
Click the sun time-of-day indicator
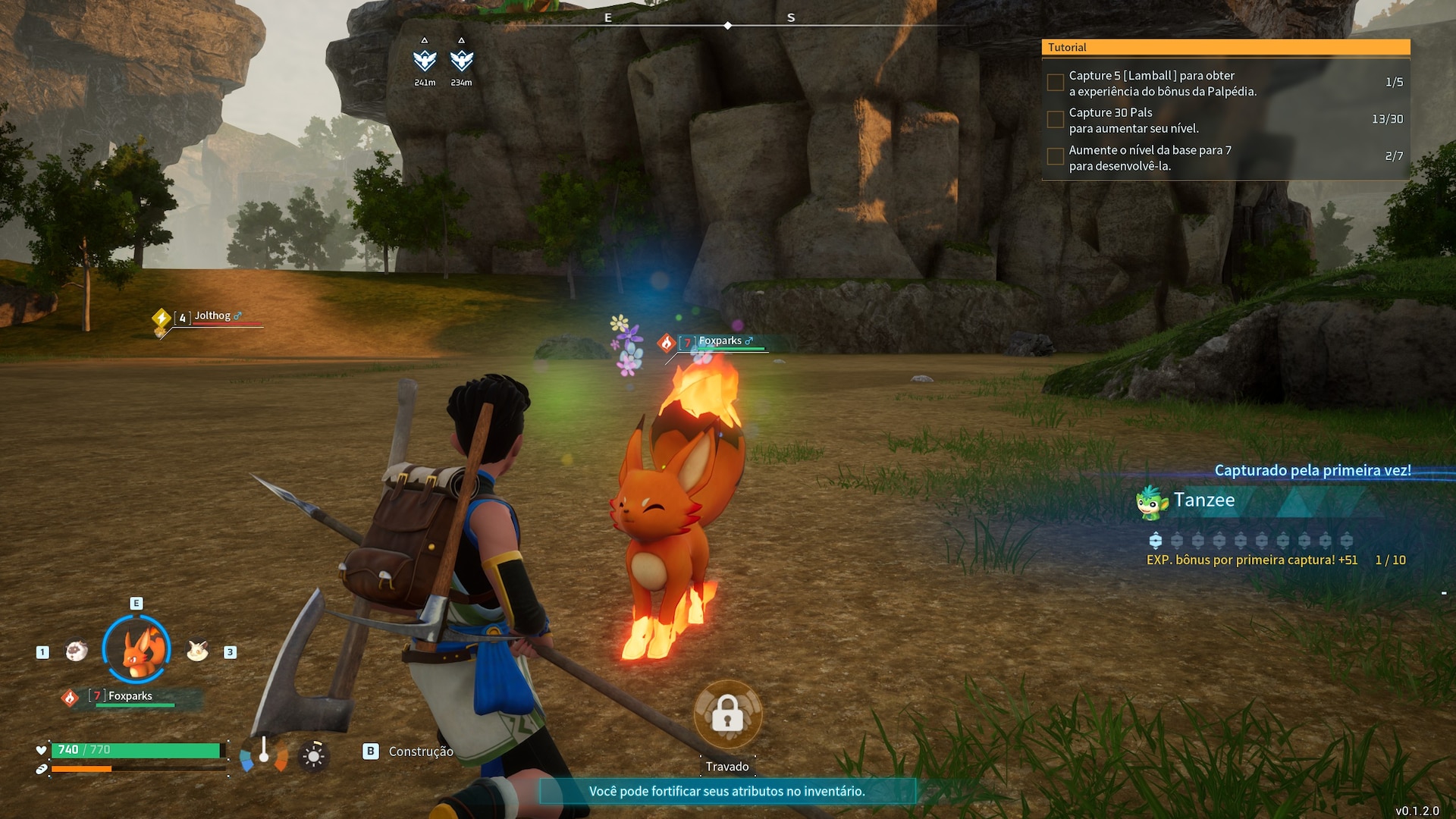[313, 755]
